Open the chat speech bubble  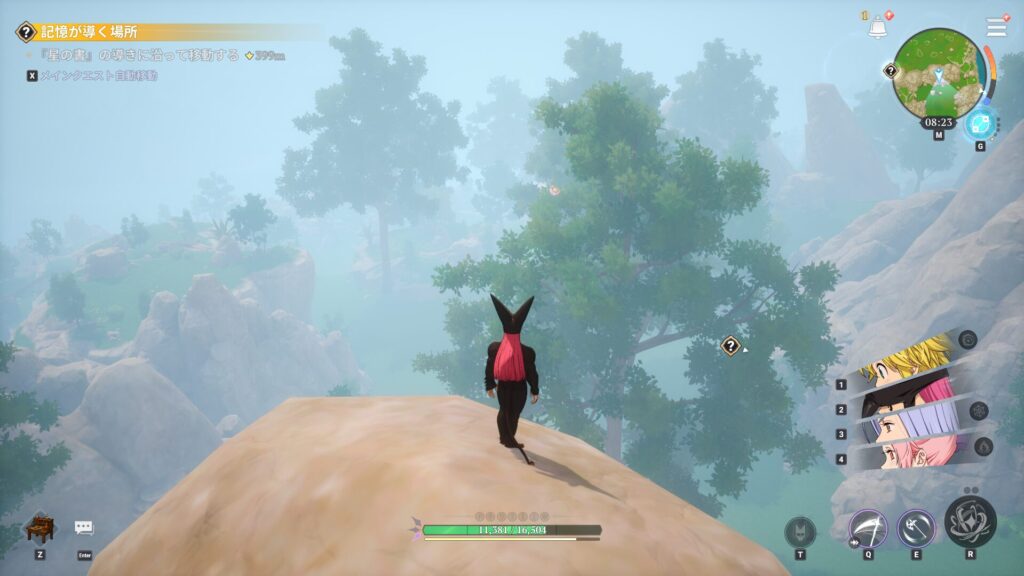pos(84,528)
